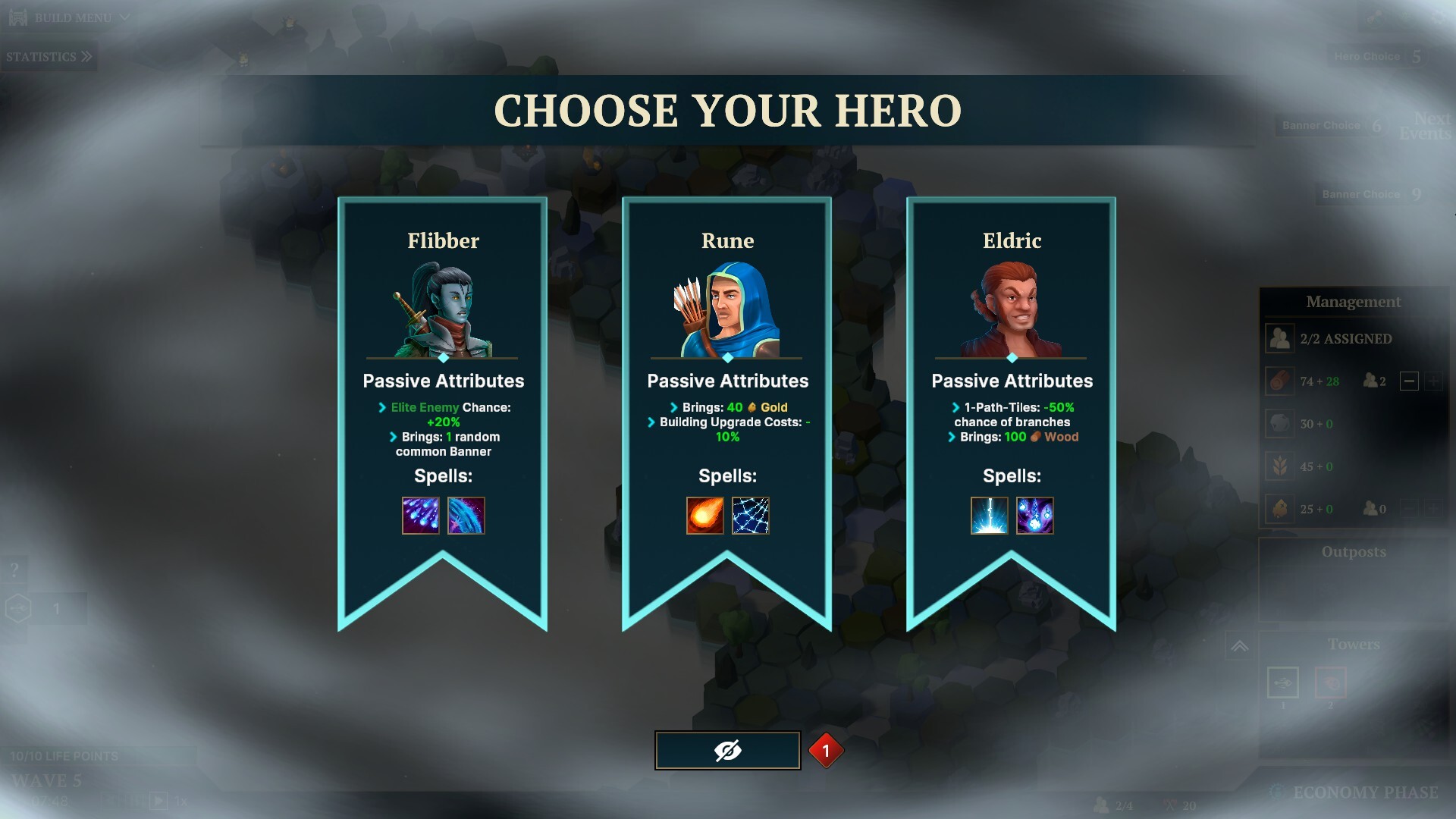The height and width of the screenshot is (819, 1456).
Task: Click the red reroll counter gem
Action: click(826, 751)
